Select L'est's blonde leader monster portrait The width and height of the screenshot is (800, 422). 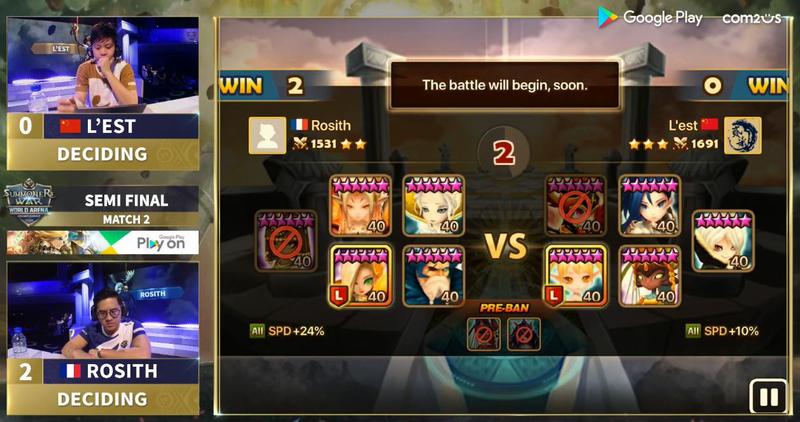pyautogui.click(x=576, y=275)
